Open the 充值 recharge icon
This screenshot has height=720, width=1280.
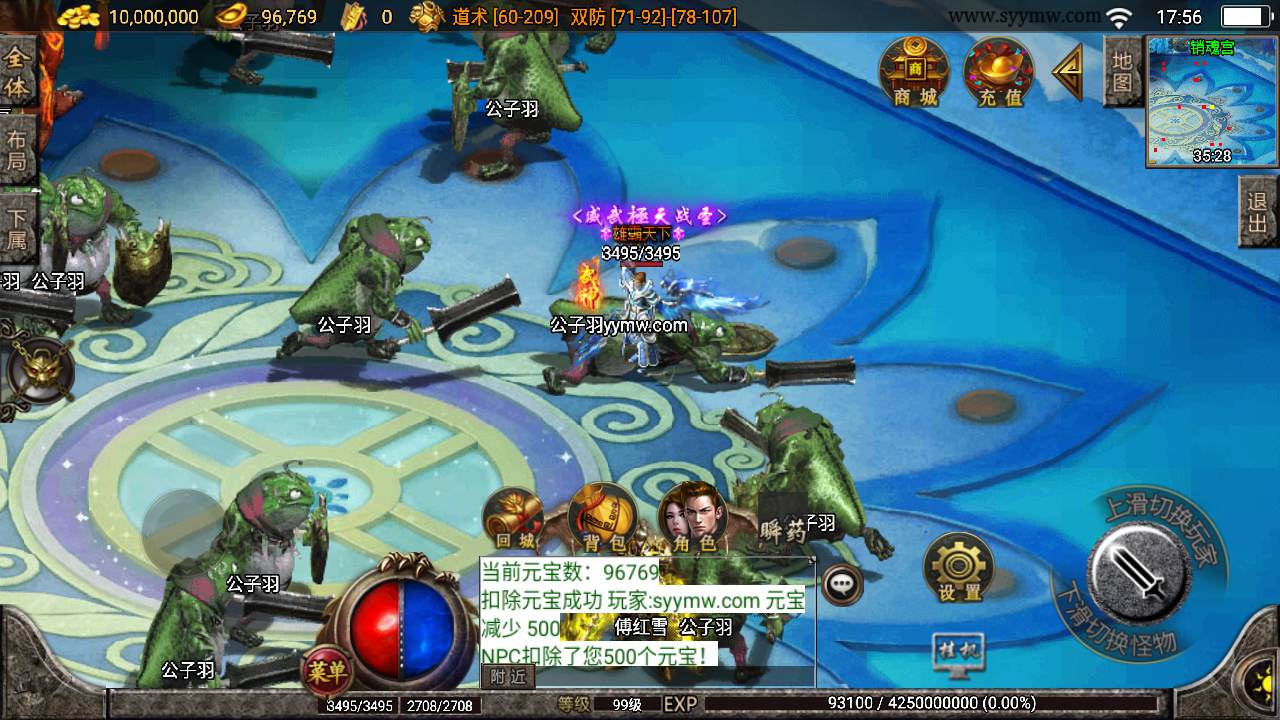998,72
